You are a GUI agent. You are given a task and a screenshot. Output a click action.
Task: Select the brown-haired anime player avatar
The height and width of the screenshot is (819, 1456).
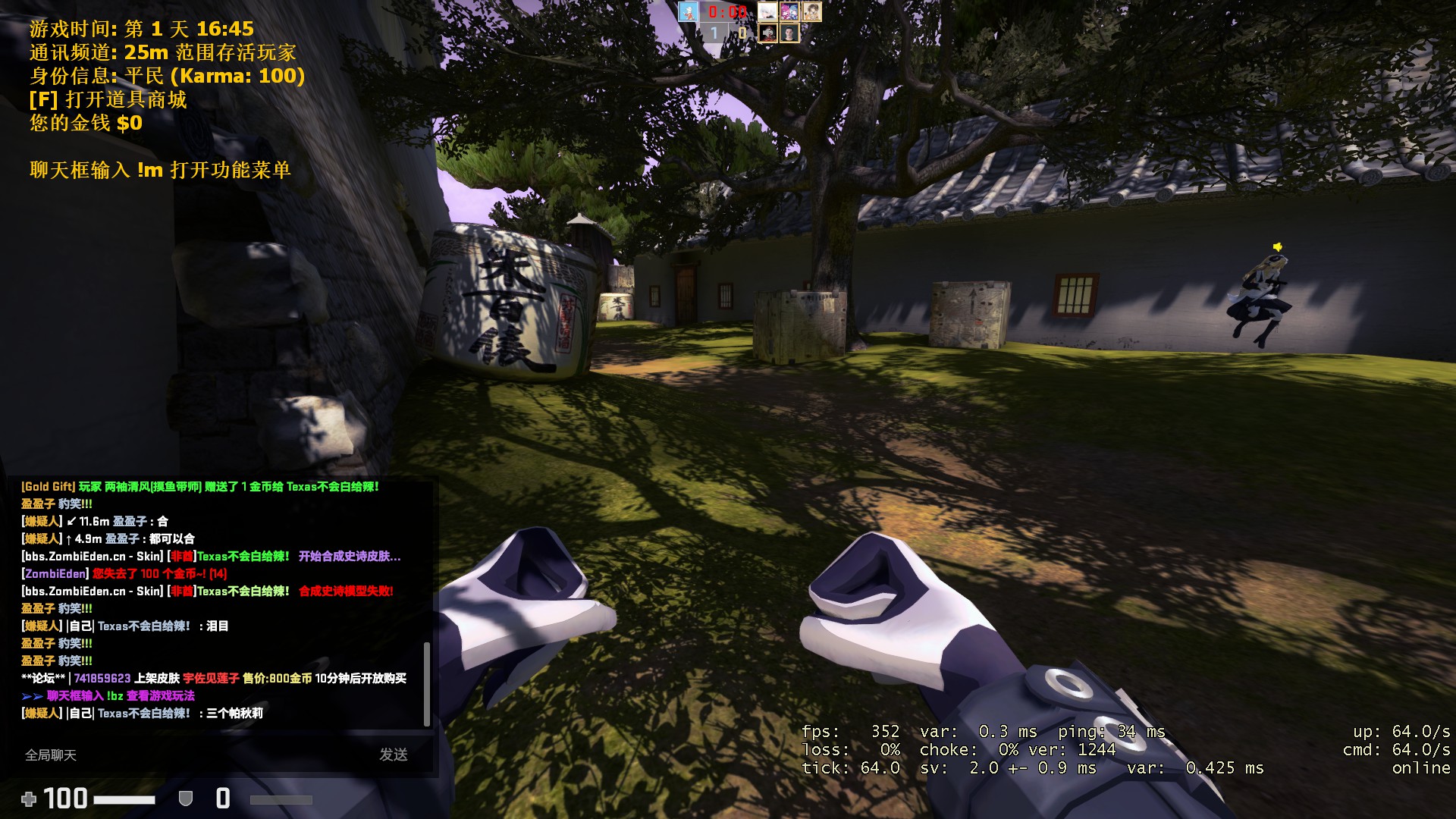tap(811, 11)
